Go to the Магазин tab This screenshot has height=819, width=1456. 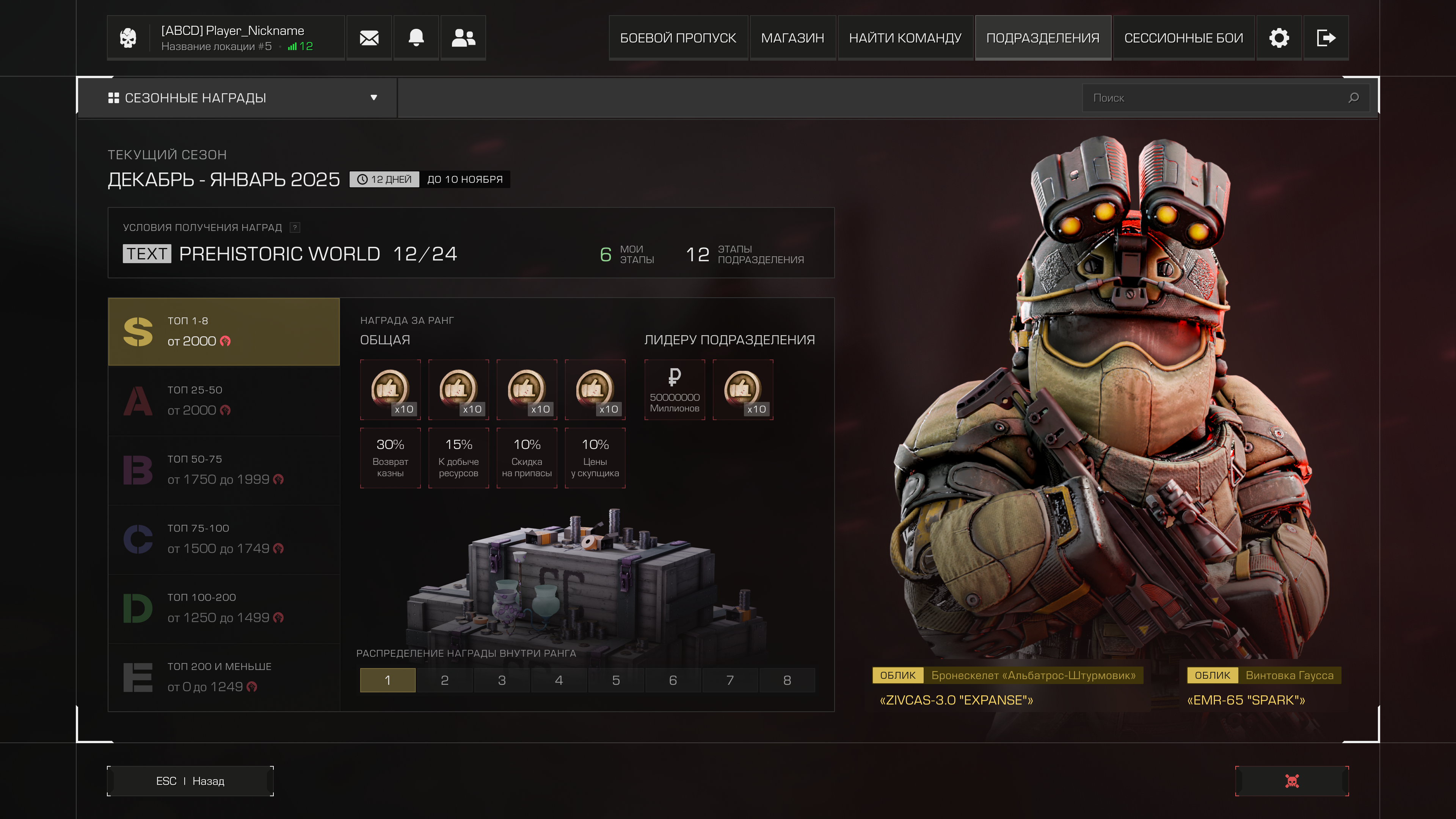tap(792, 38)
